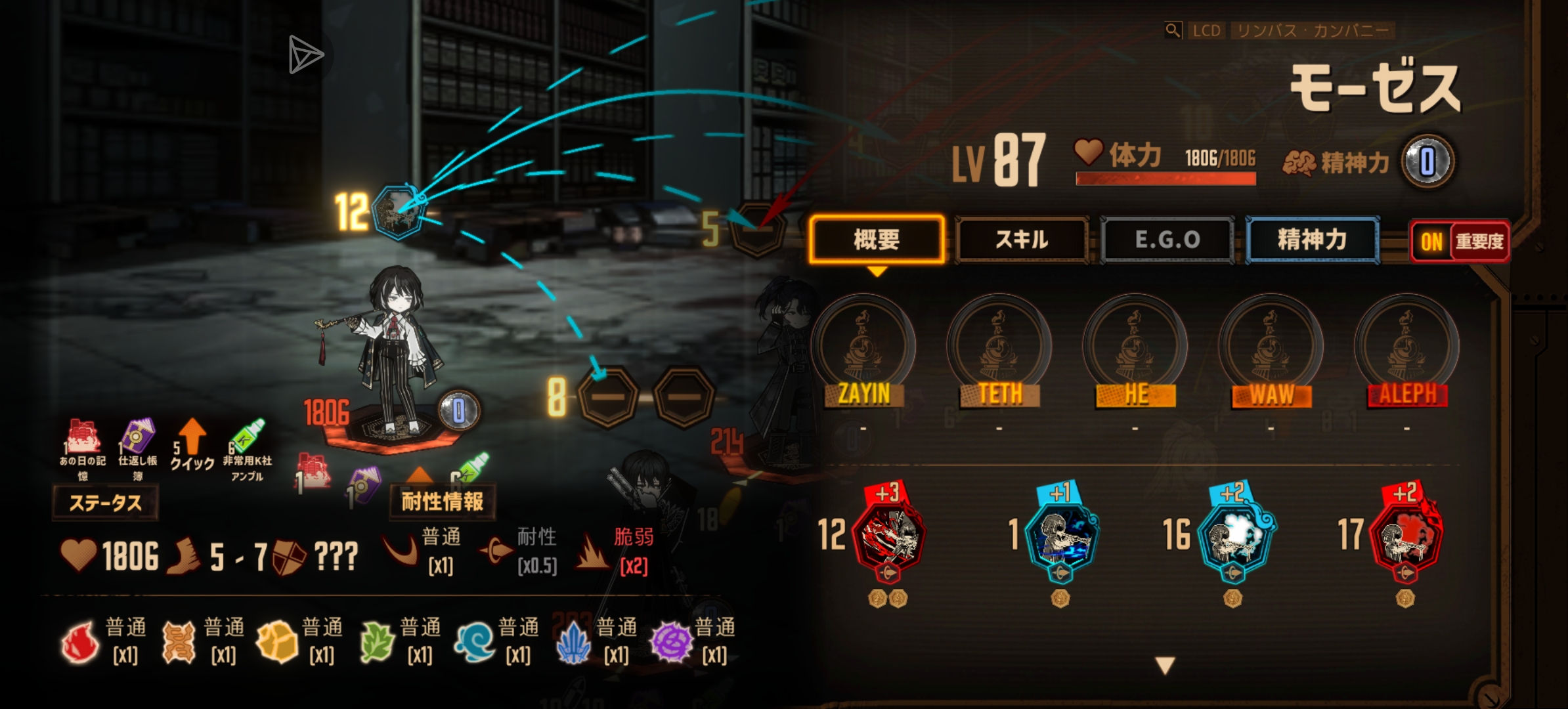
Task: Switch to the 概要 overview tab
Action: [877, 240]
